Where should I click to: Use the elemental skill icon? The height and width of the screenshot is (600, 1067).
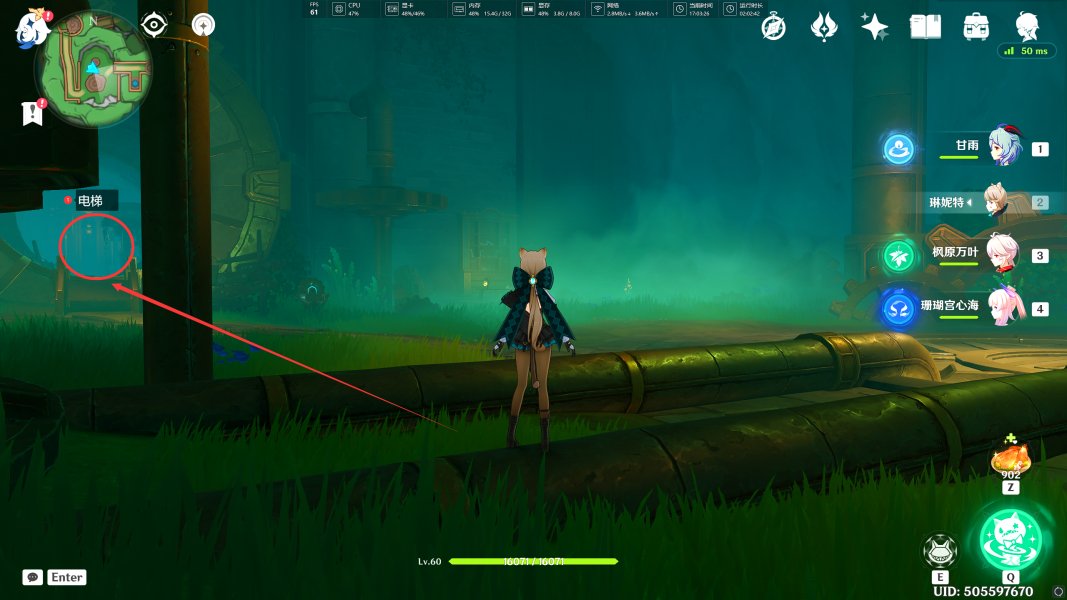pyautogui.click(x=940, y=552)
